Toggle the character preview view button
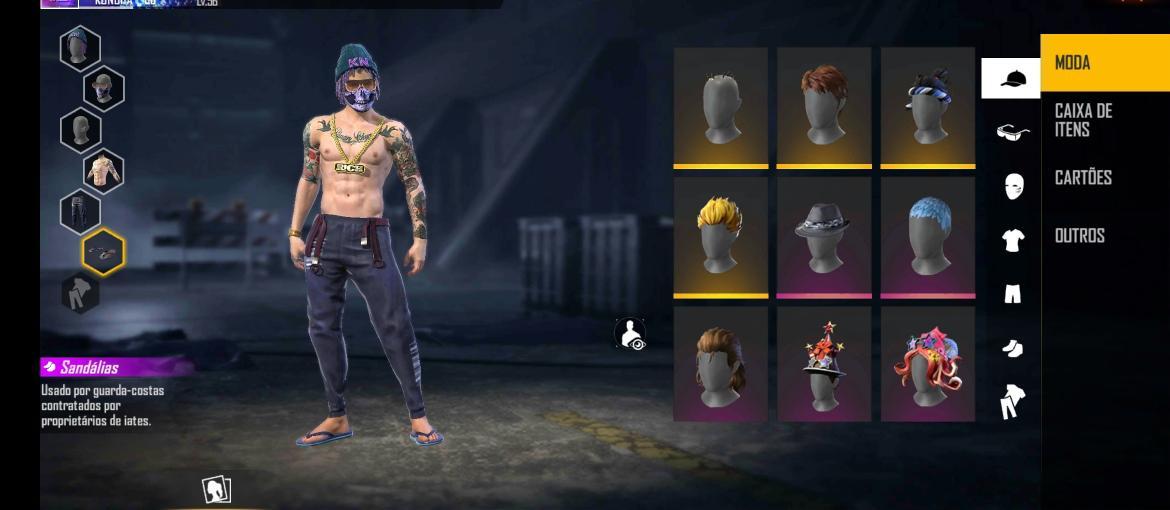 pyautogui.click(x=630, y=334)
